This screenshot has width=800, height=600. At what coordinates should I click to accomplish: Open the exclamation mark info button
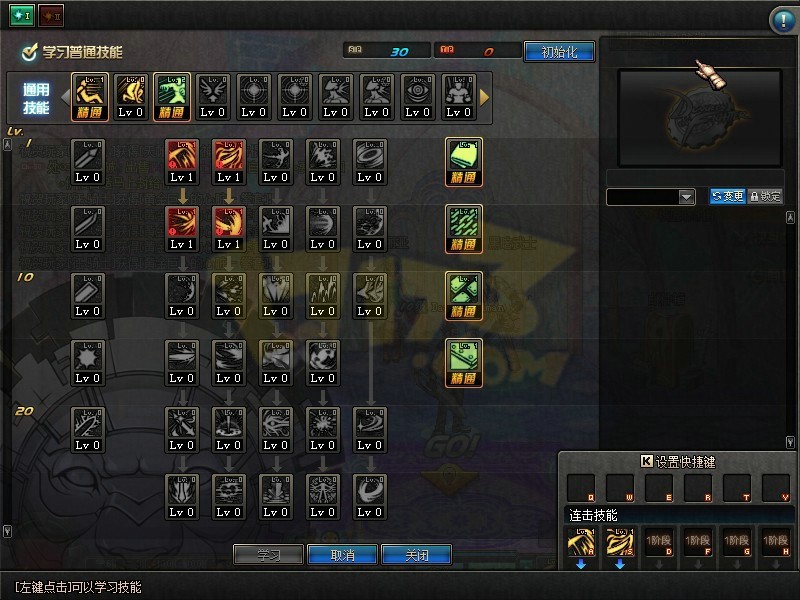pos(782,20)
